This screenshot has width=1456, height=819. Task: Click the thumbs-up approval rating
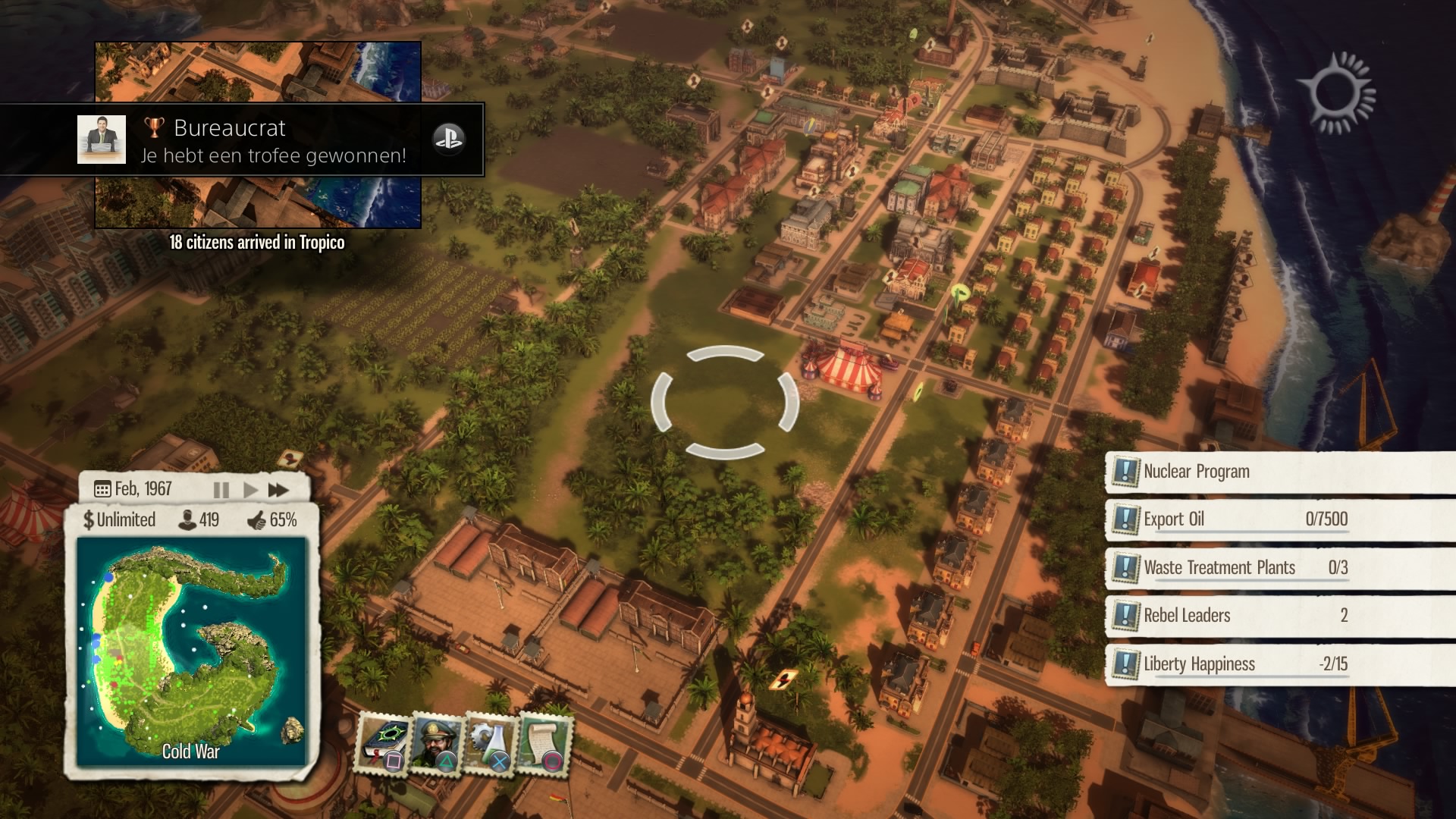[x=257, y=520]
